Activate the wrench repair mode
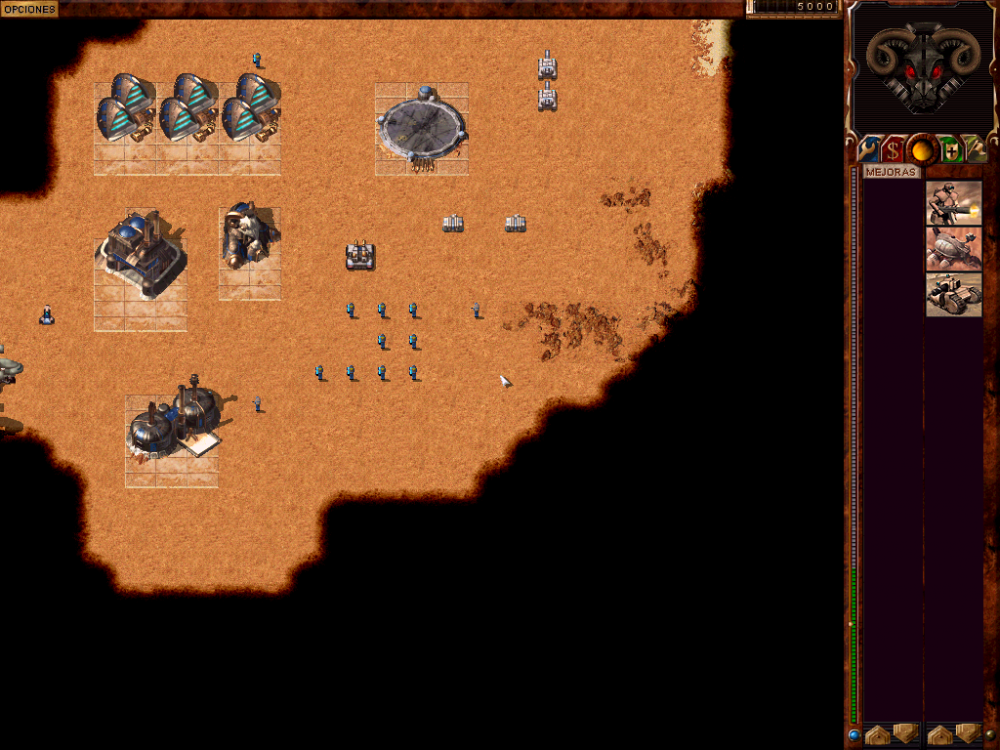Viewport: 1000px width, 750px height. pos(868,150)
